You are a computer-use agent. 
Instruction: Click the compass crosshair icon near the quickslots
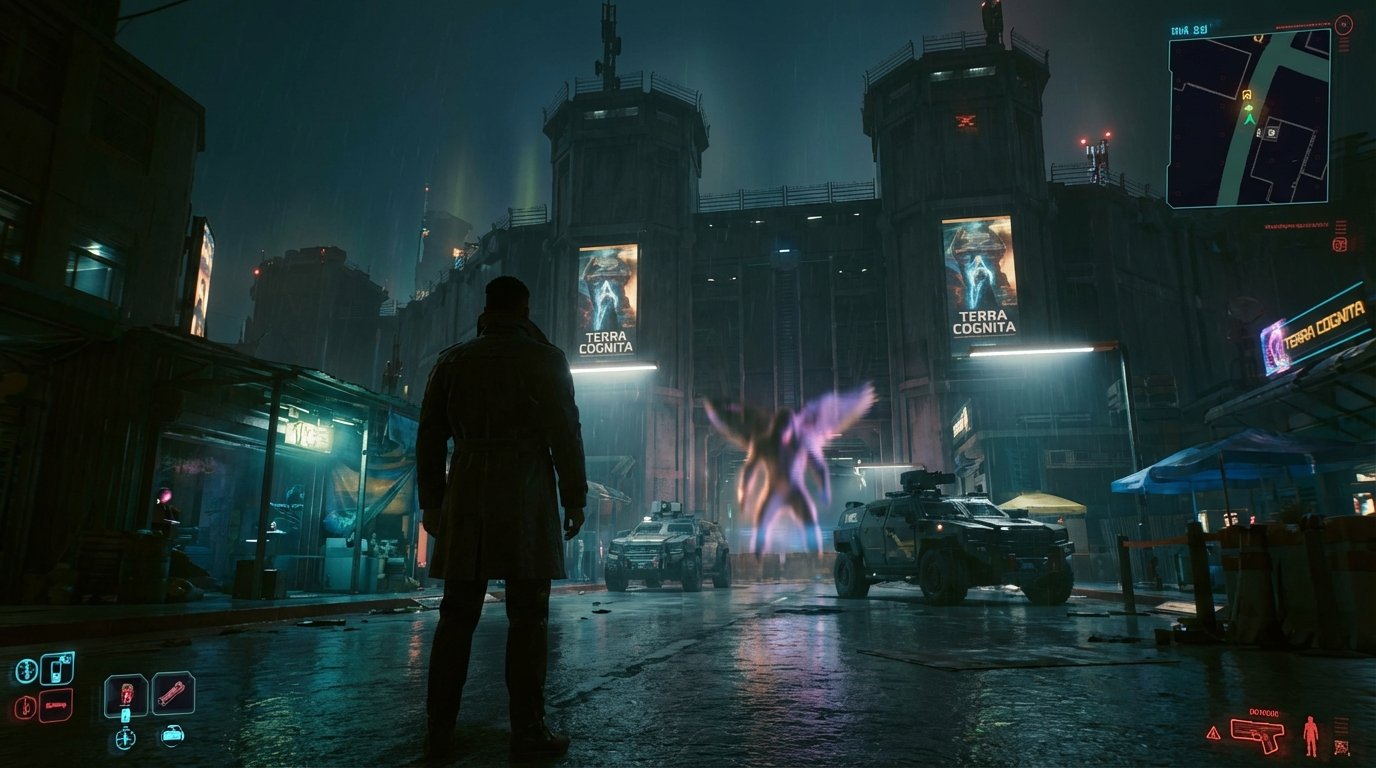pos(124,738)
